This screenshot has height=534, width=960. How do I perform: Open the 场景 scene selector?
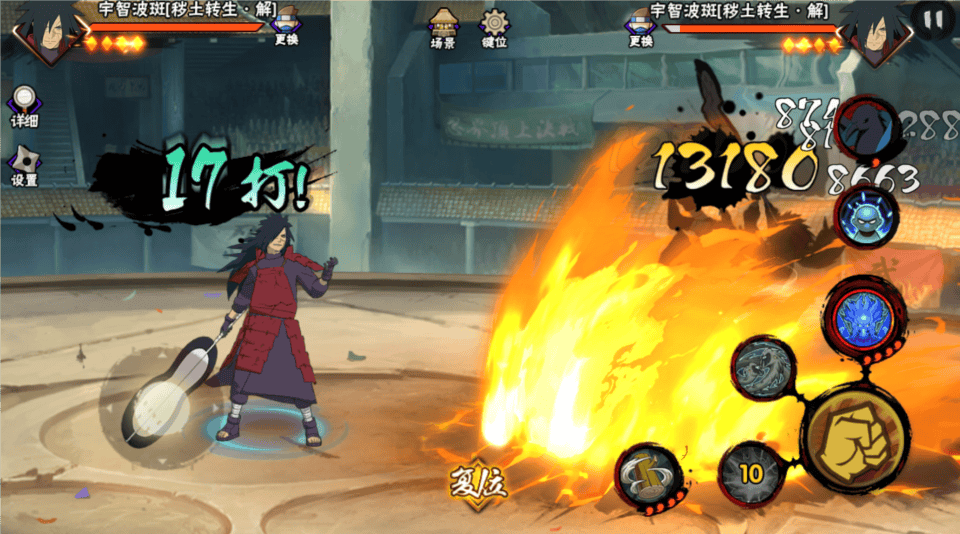[443, 28]
